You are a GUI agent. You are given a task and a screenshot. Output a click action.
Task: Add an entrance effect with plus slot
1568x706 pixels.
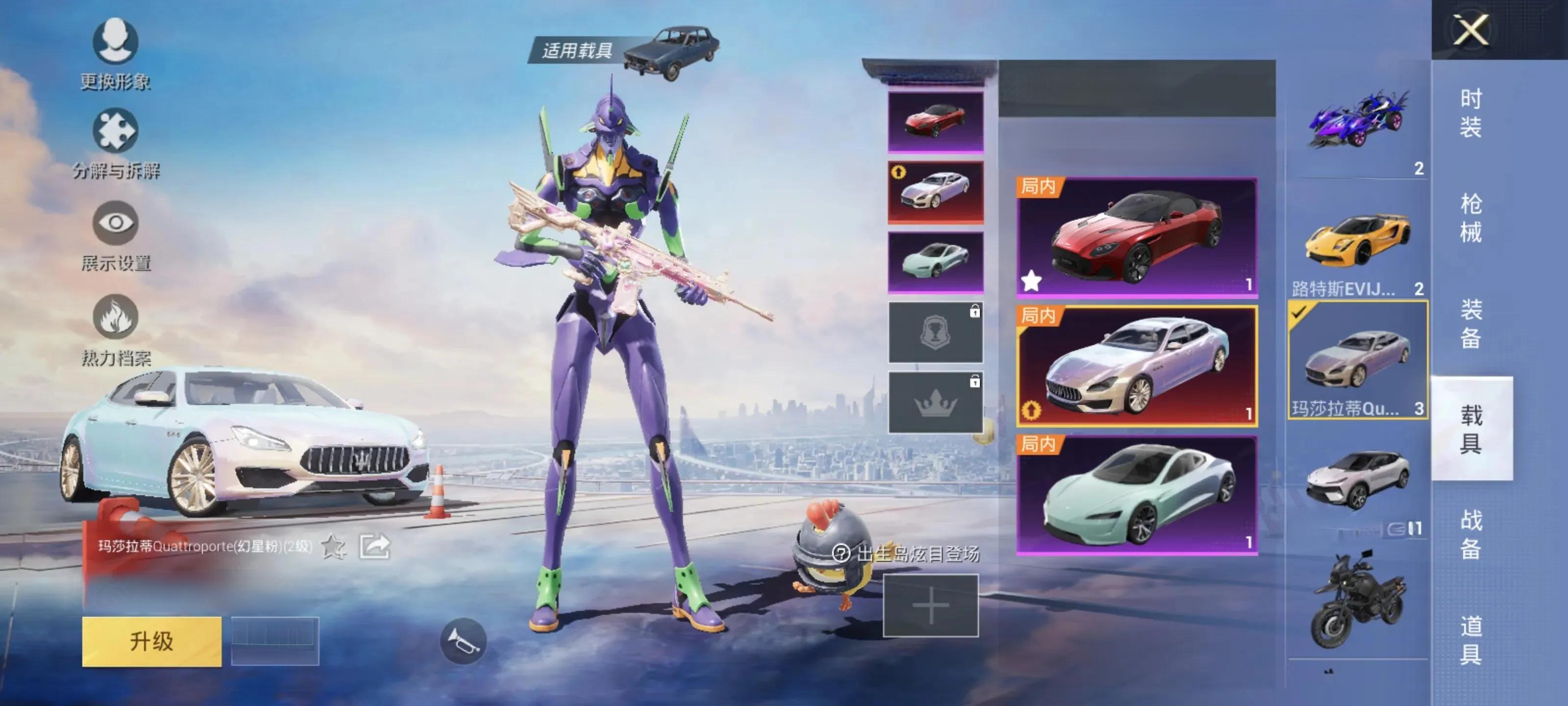pos(930,605)
